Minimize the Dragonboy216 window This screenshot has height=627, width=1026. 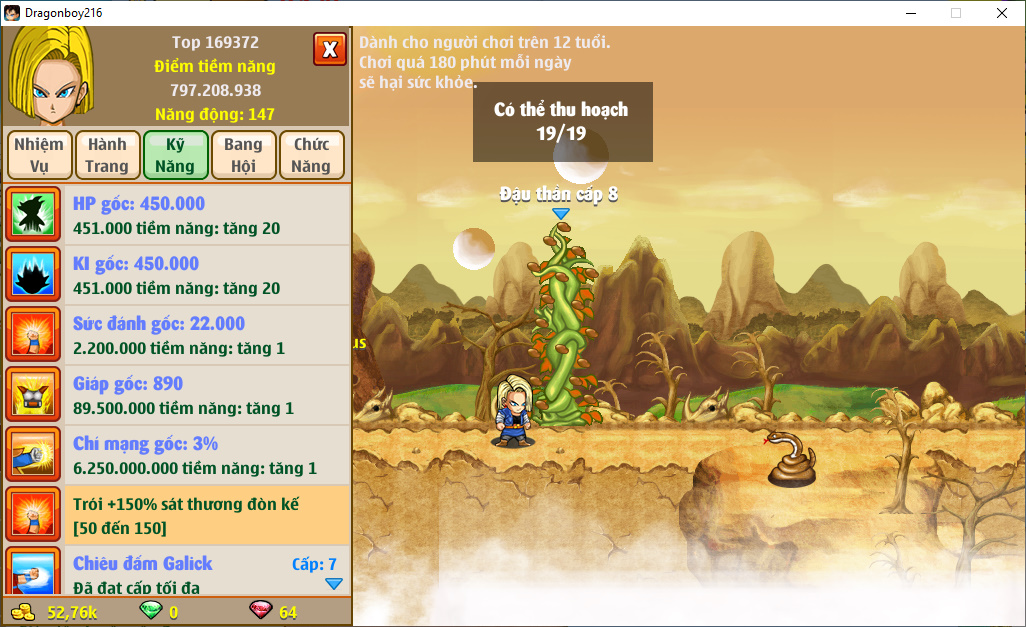pos(911,13)
